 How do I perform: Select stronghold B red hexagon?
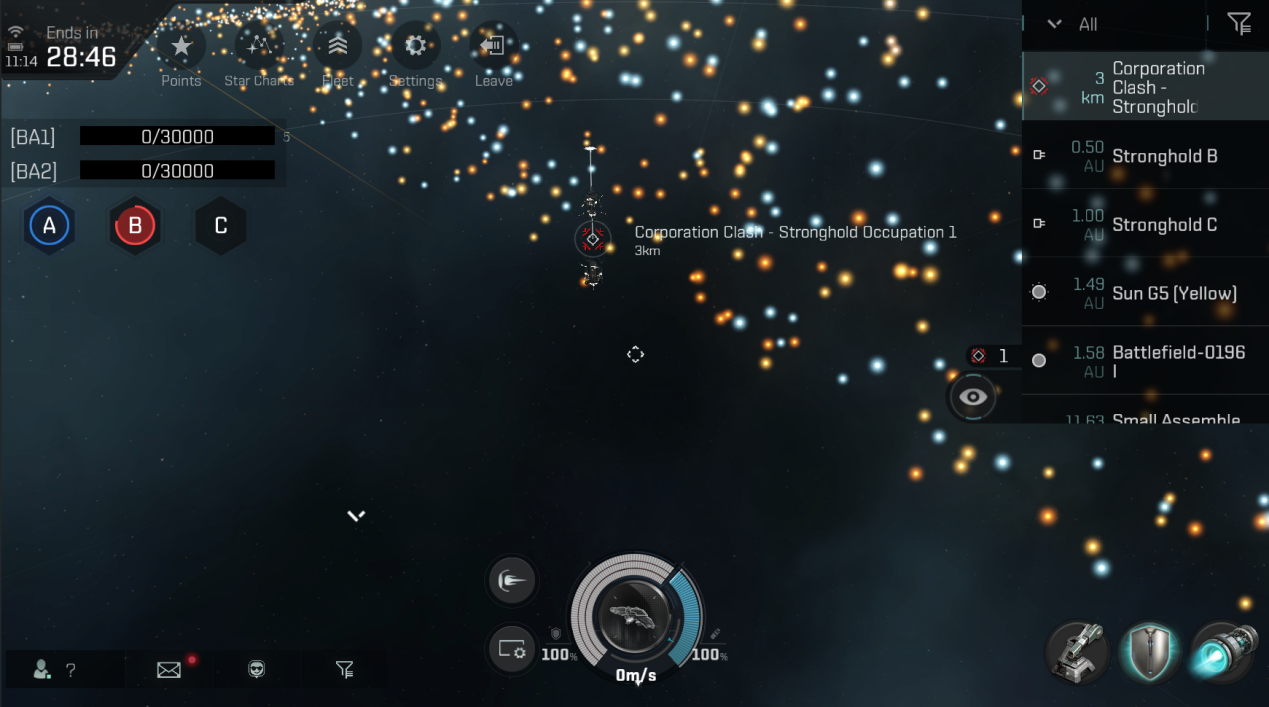pos(135,226)
